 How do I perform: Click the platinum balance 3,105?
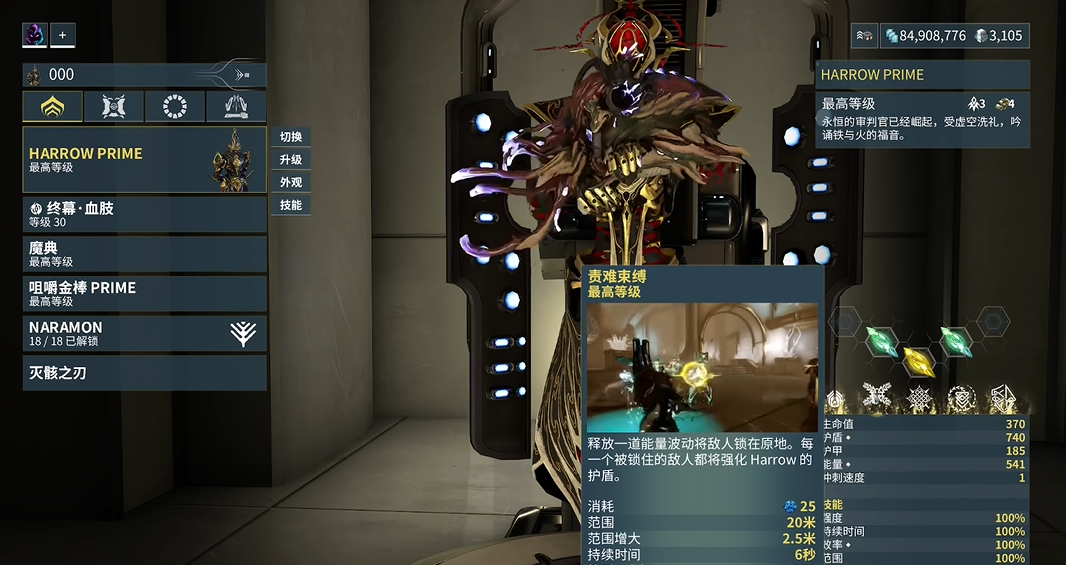point(998,36)
